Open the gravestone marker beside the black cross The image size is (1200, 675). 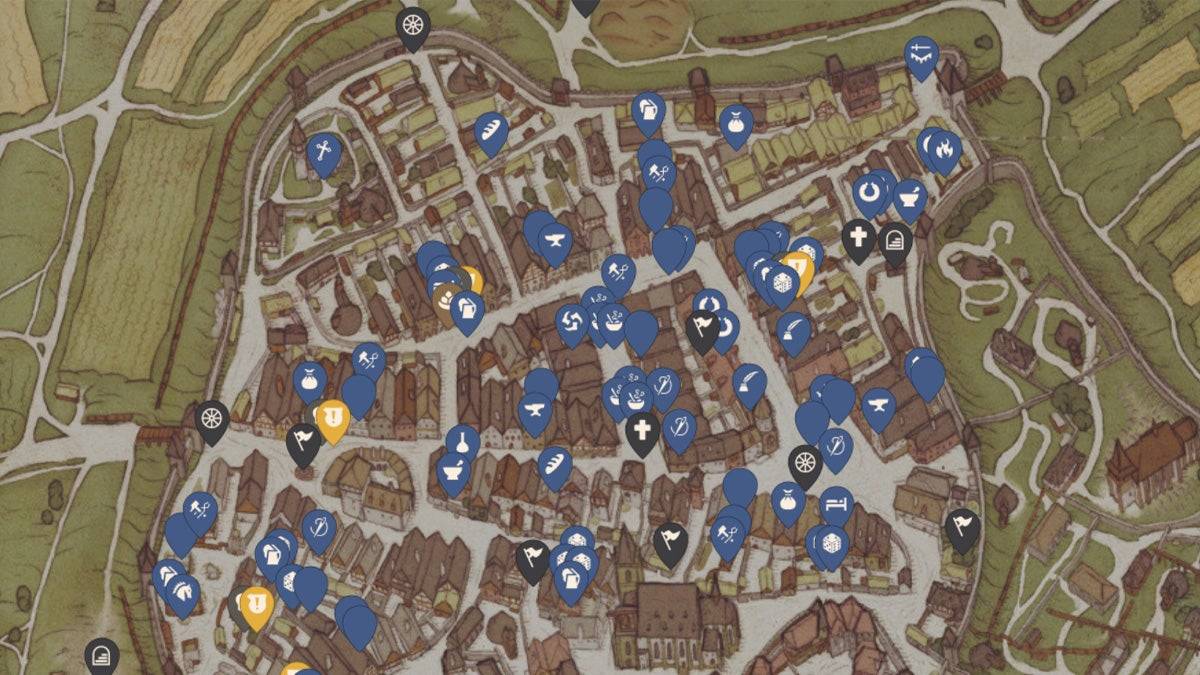point(895,242)
